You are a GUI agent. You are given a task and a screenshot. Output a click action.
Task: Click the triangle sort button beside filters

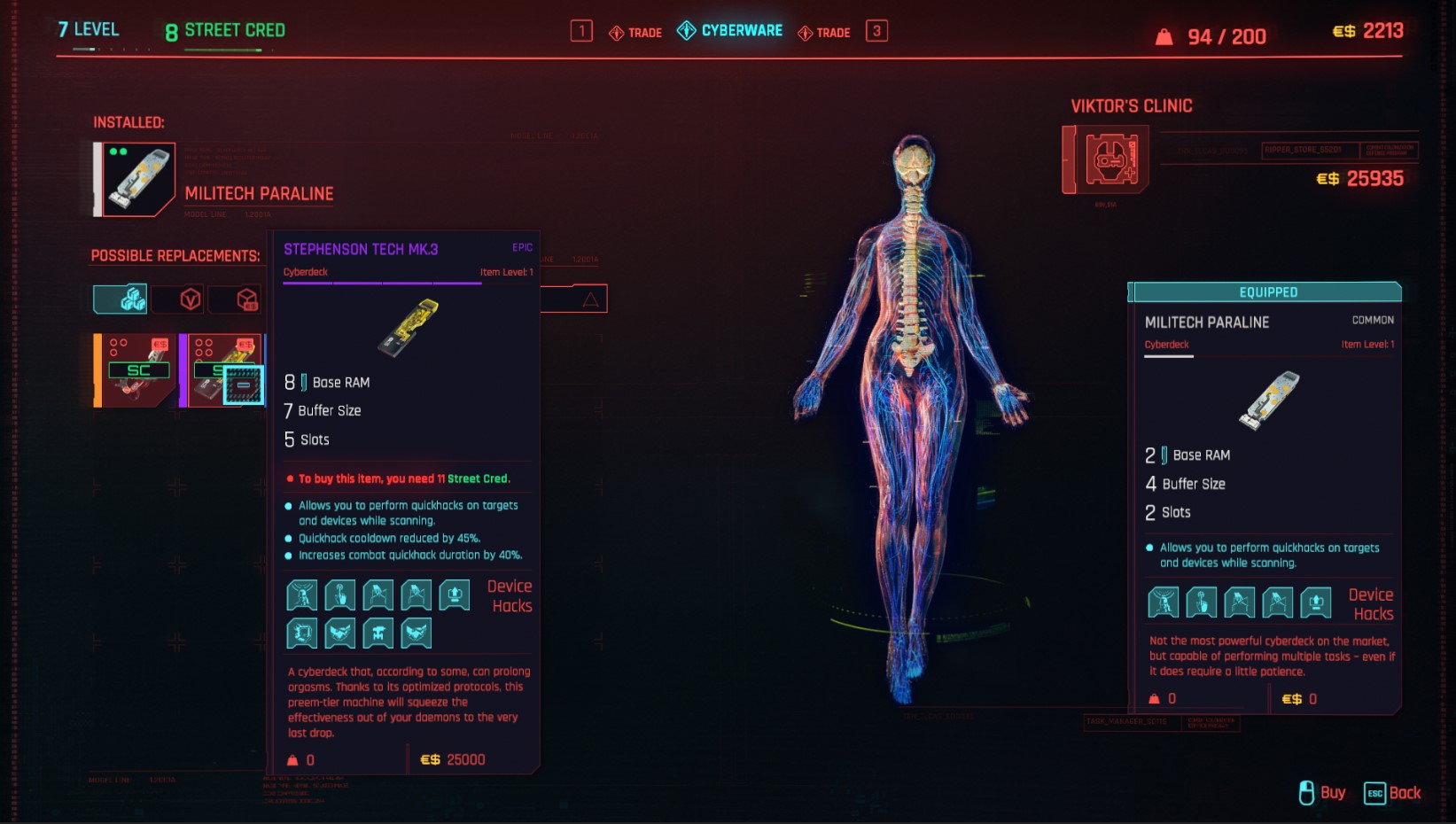[590, 299]
